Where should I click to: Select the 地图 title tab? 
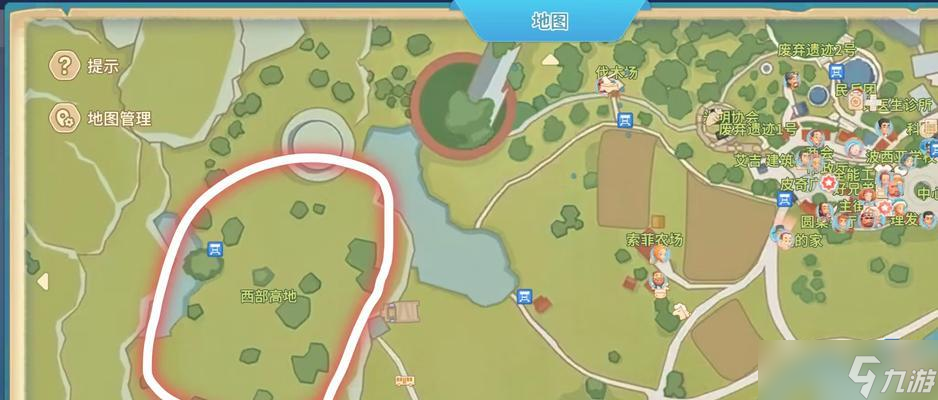pos(549,21)
